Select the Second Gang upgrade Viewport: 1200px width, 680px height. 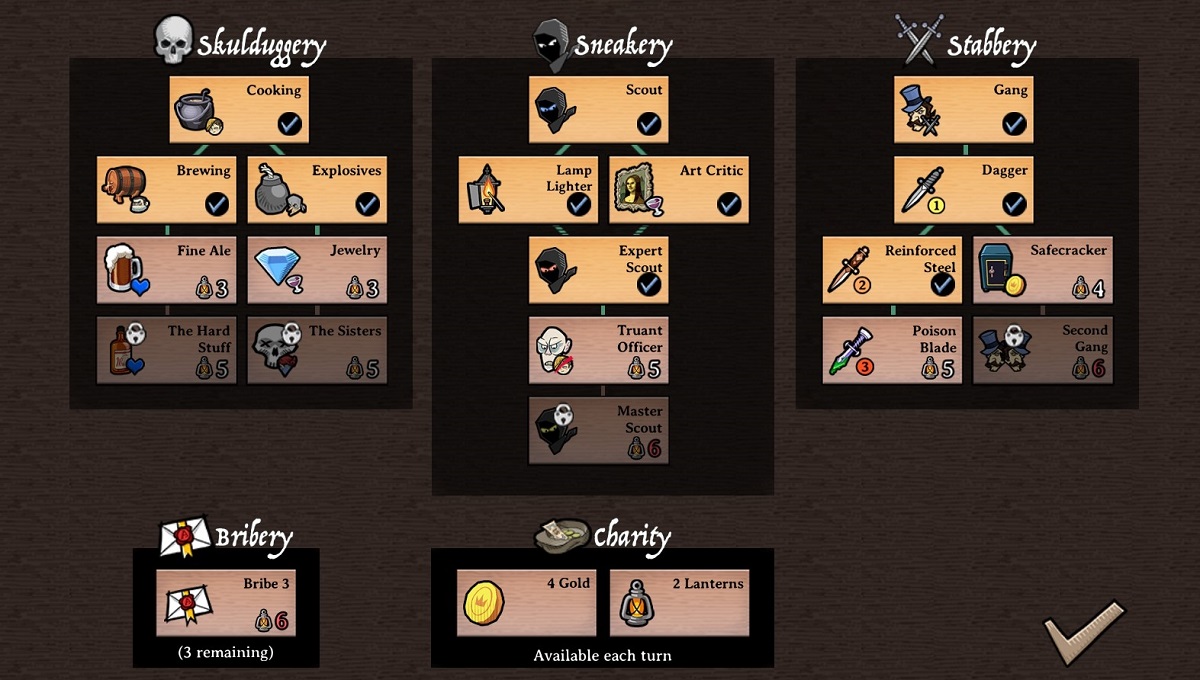[1042, 349]
